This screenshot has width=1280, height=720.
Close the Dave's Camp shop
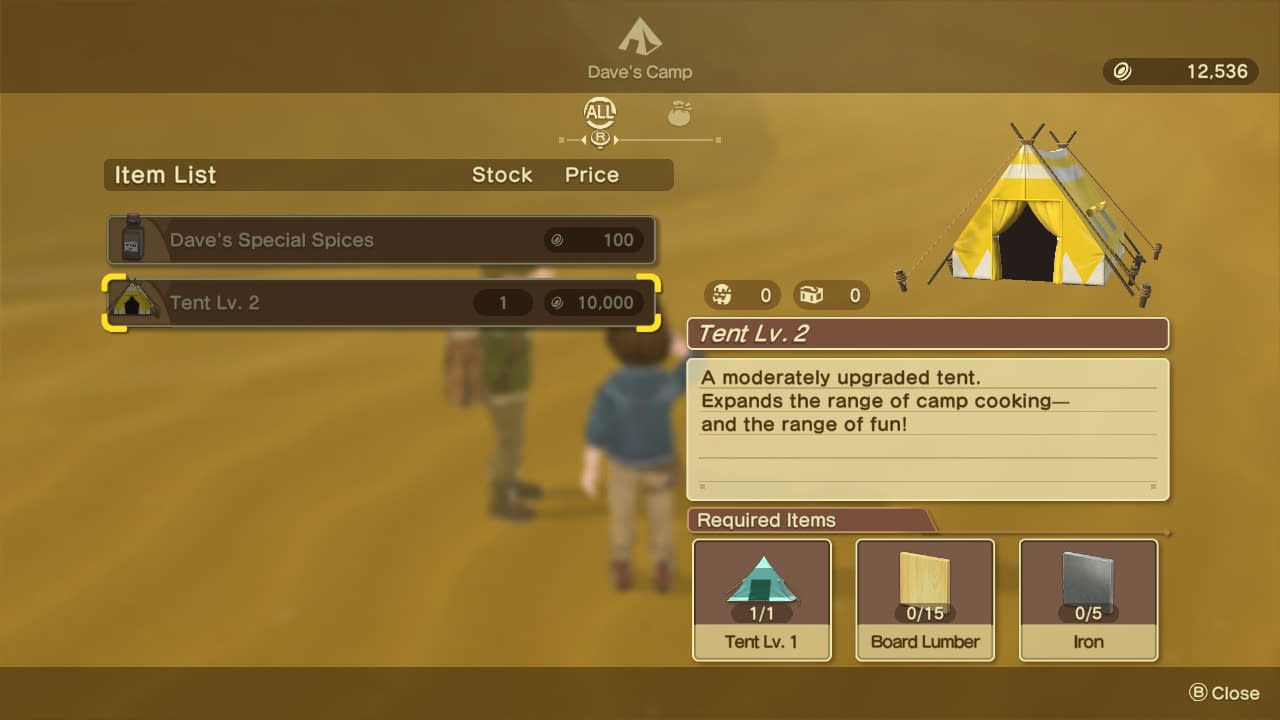tap(1224, 693)
